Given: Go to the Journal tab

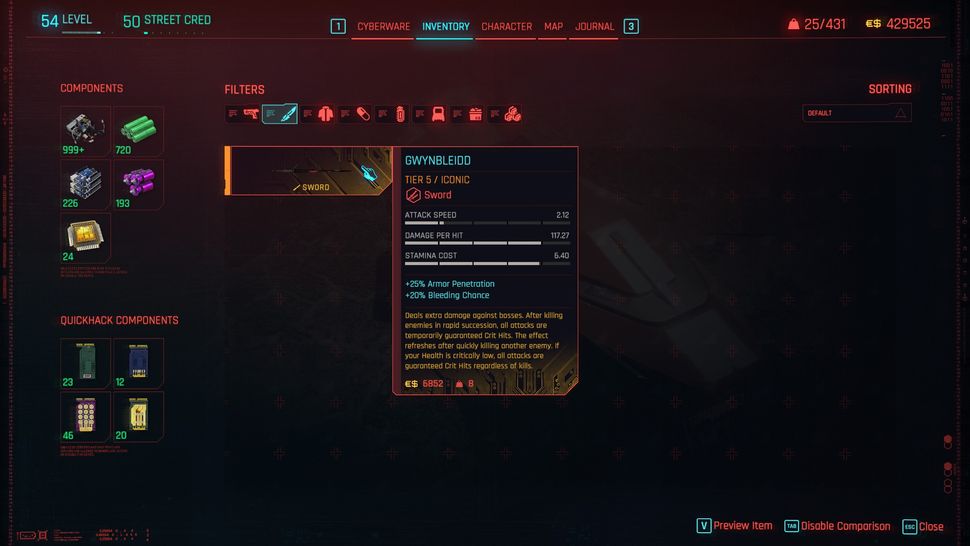Looking at the screenshot, I should (x=594, y=27).
